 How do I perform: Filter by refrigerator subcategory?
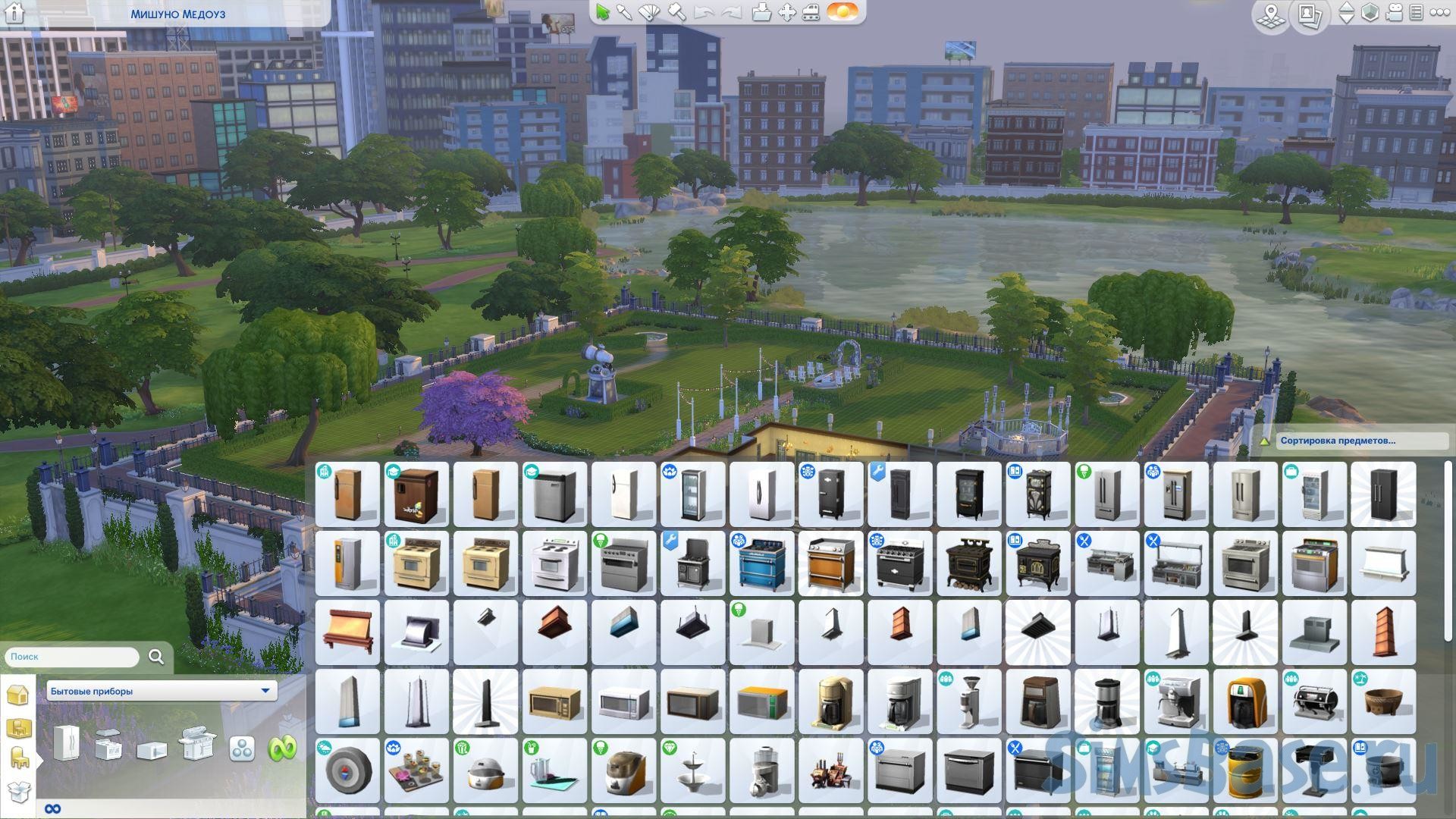[x=65, y=745]
